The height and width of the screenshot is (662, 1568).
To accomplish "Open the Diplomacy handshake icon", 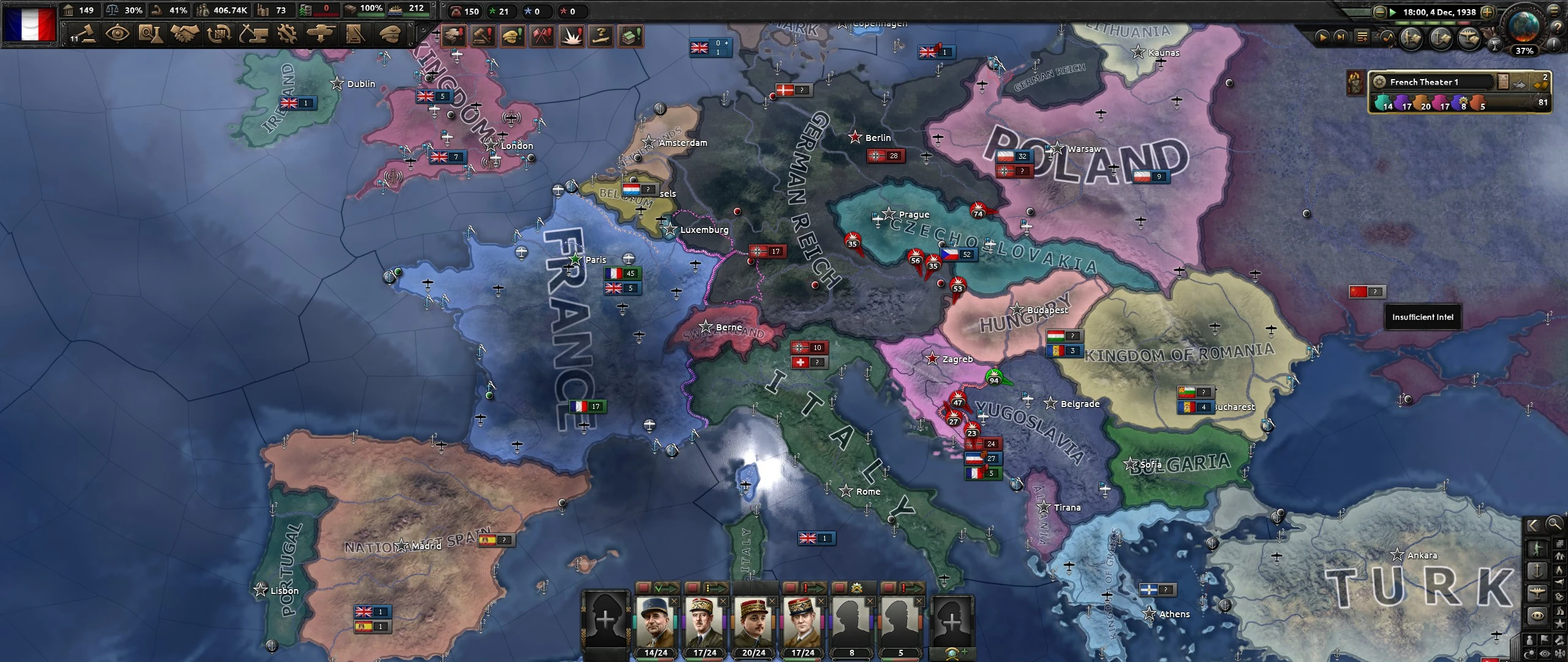I will coord(184,35).
